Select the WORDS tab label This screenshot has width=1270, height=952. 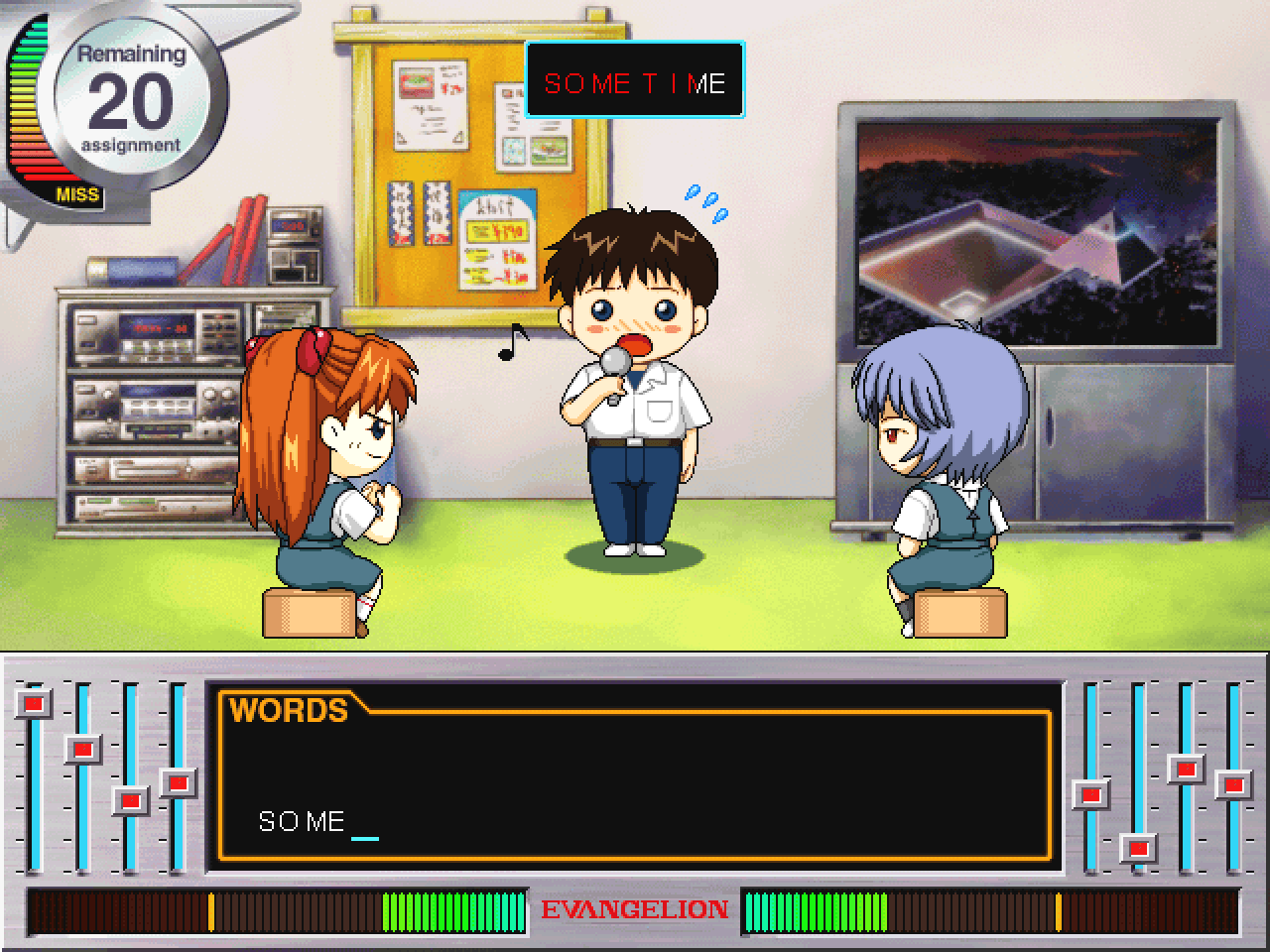pyautogui.click(x=288, y=710)
